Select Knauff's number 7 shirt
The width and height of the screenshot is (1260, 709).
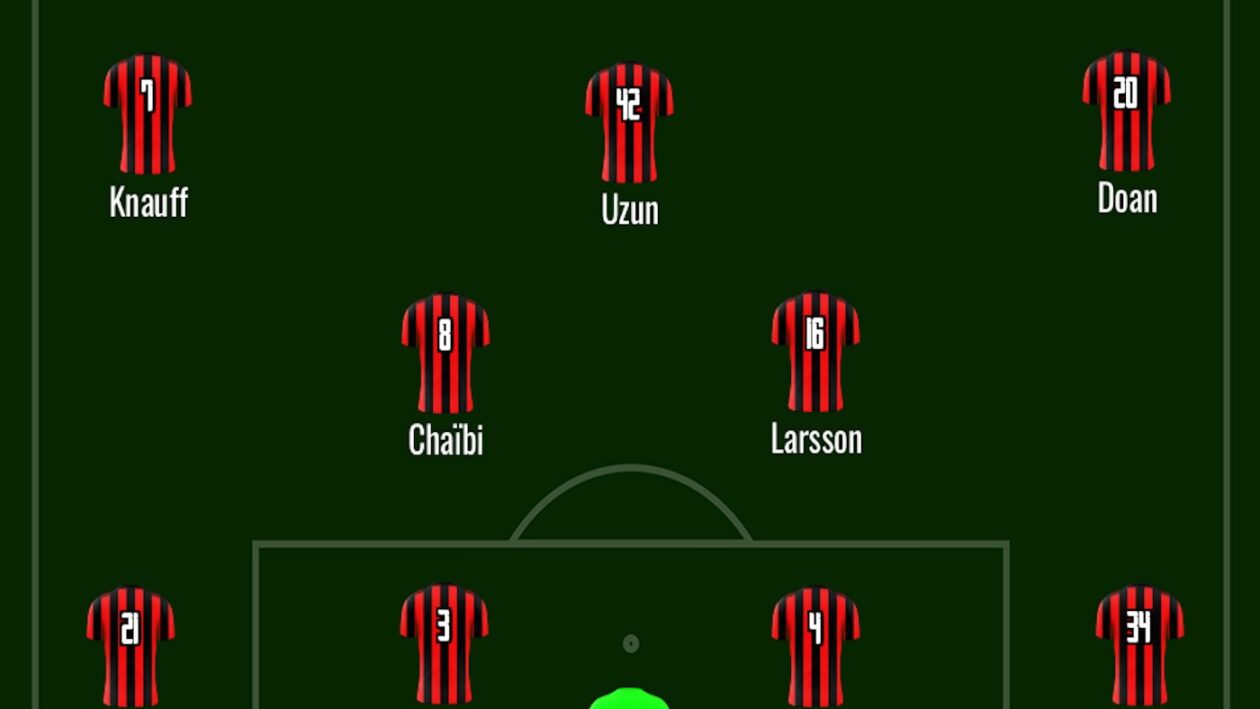pos(147,114)
